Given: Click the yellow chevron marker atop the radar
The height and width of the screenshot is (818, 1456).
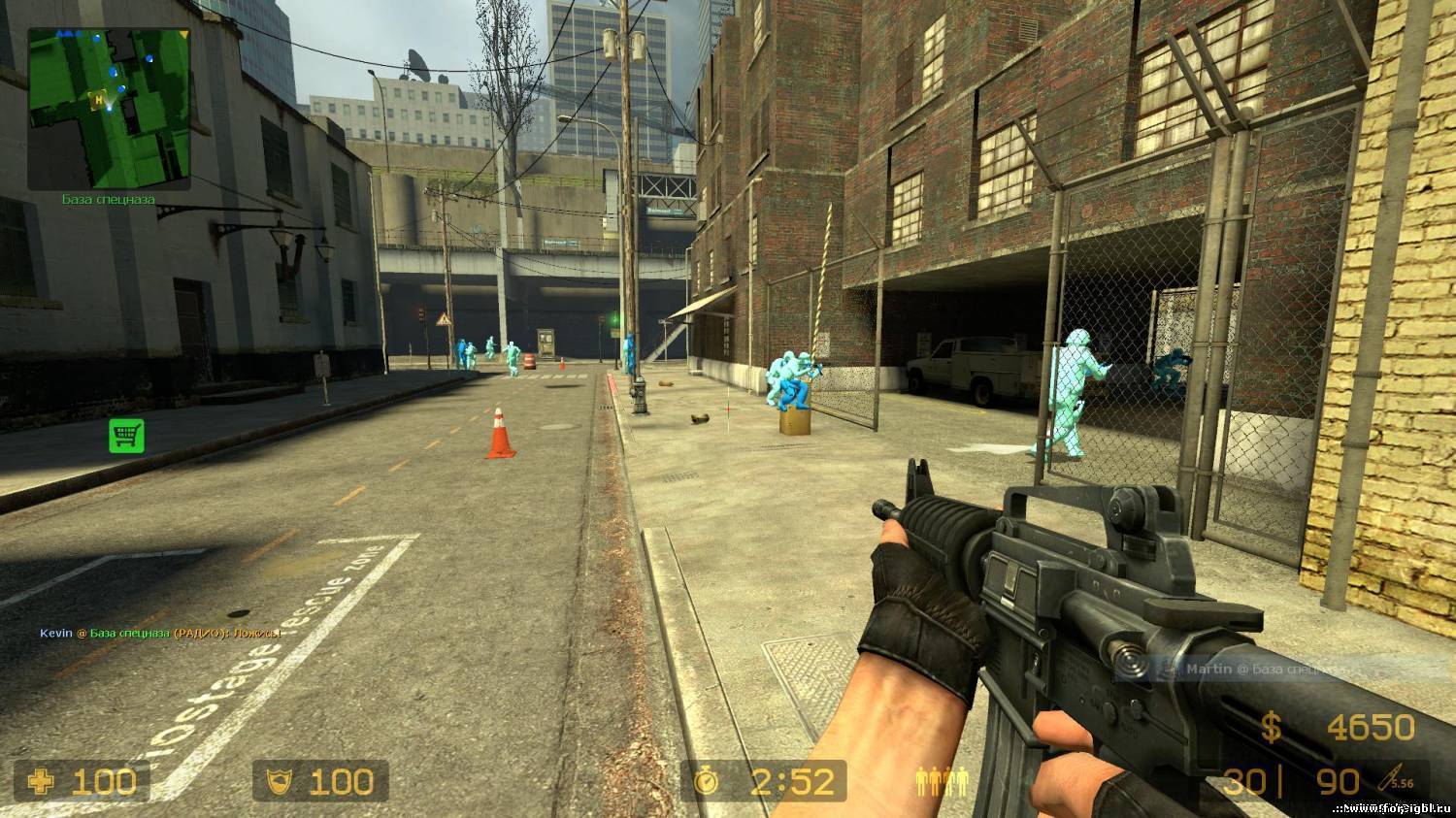Looking at the screenshot, I should point(184,35).
